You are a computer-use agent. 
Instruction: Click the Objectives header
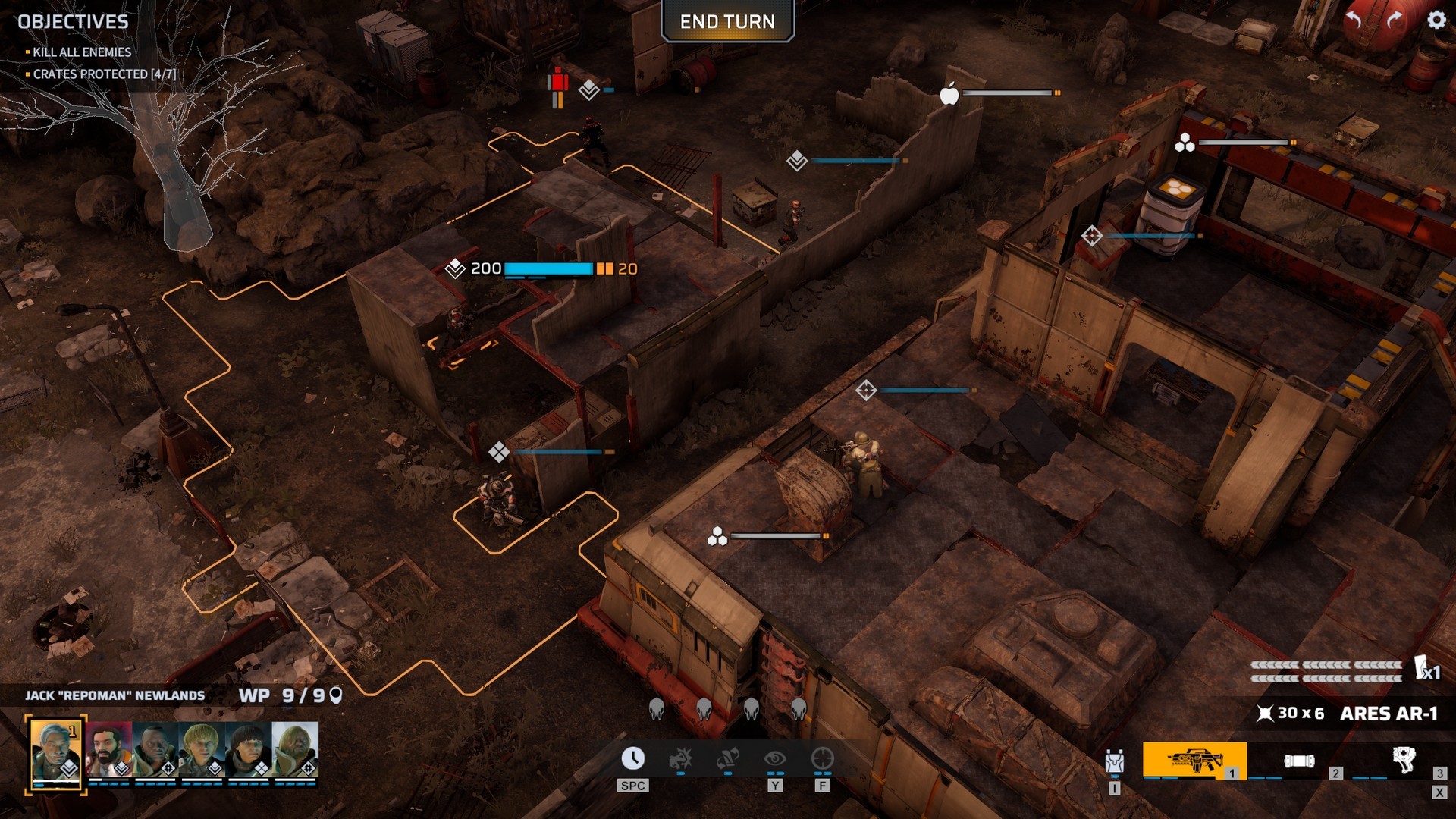pos(74,22)
